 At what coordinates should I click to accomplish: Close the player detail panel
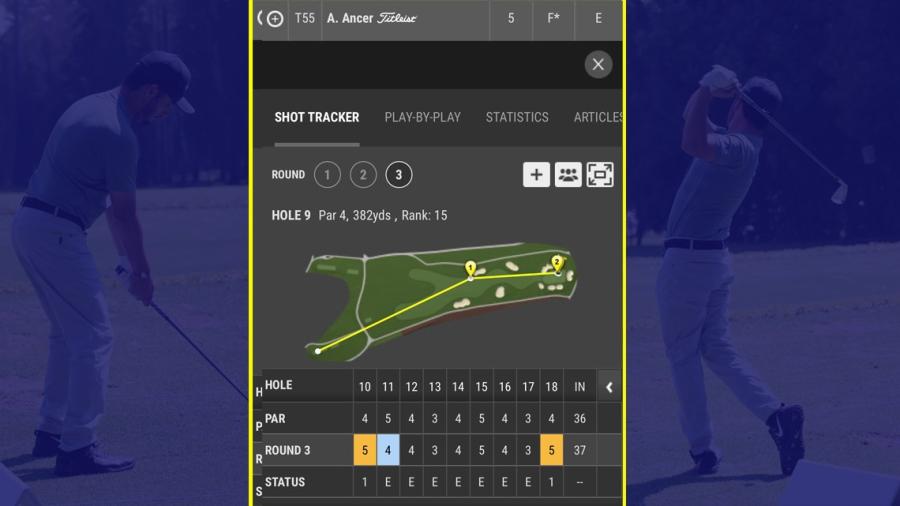pos(598,65)
